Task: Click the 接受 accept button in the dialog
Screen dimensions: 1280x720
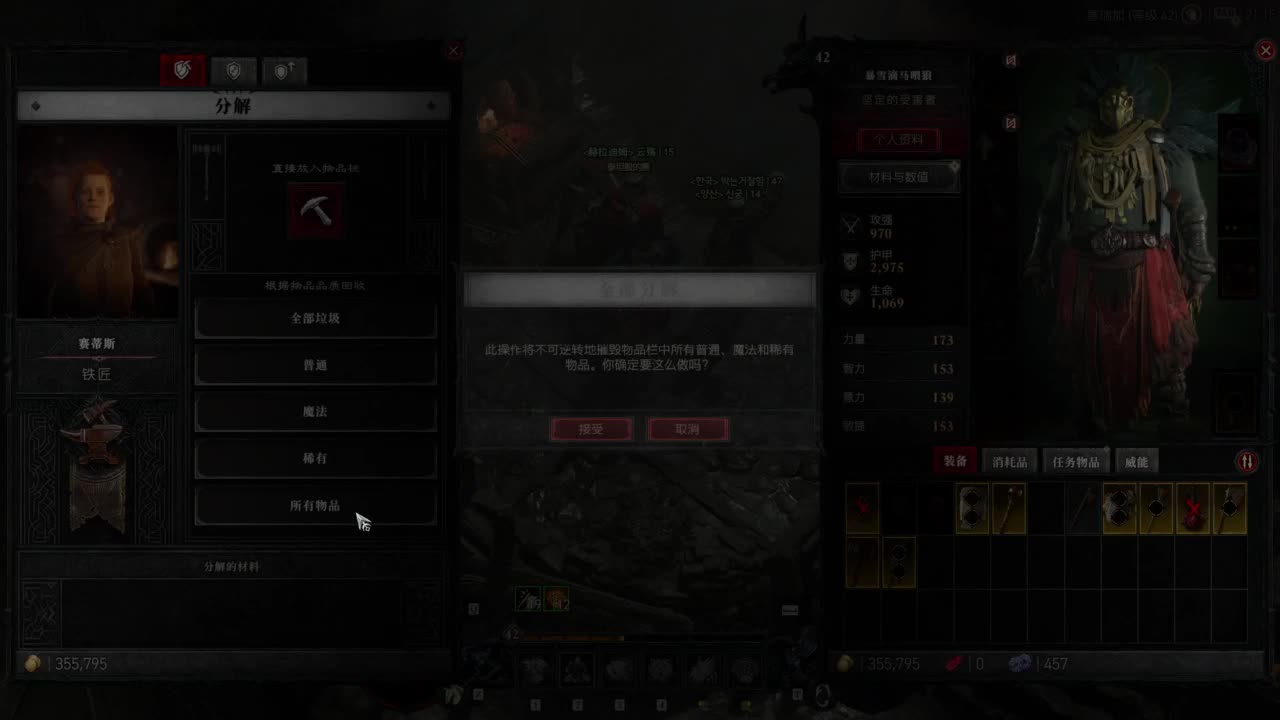Action: pyautogui.click(x=591, y=429)
